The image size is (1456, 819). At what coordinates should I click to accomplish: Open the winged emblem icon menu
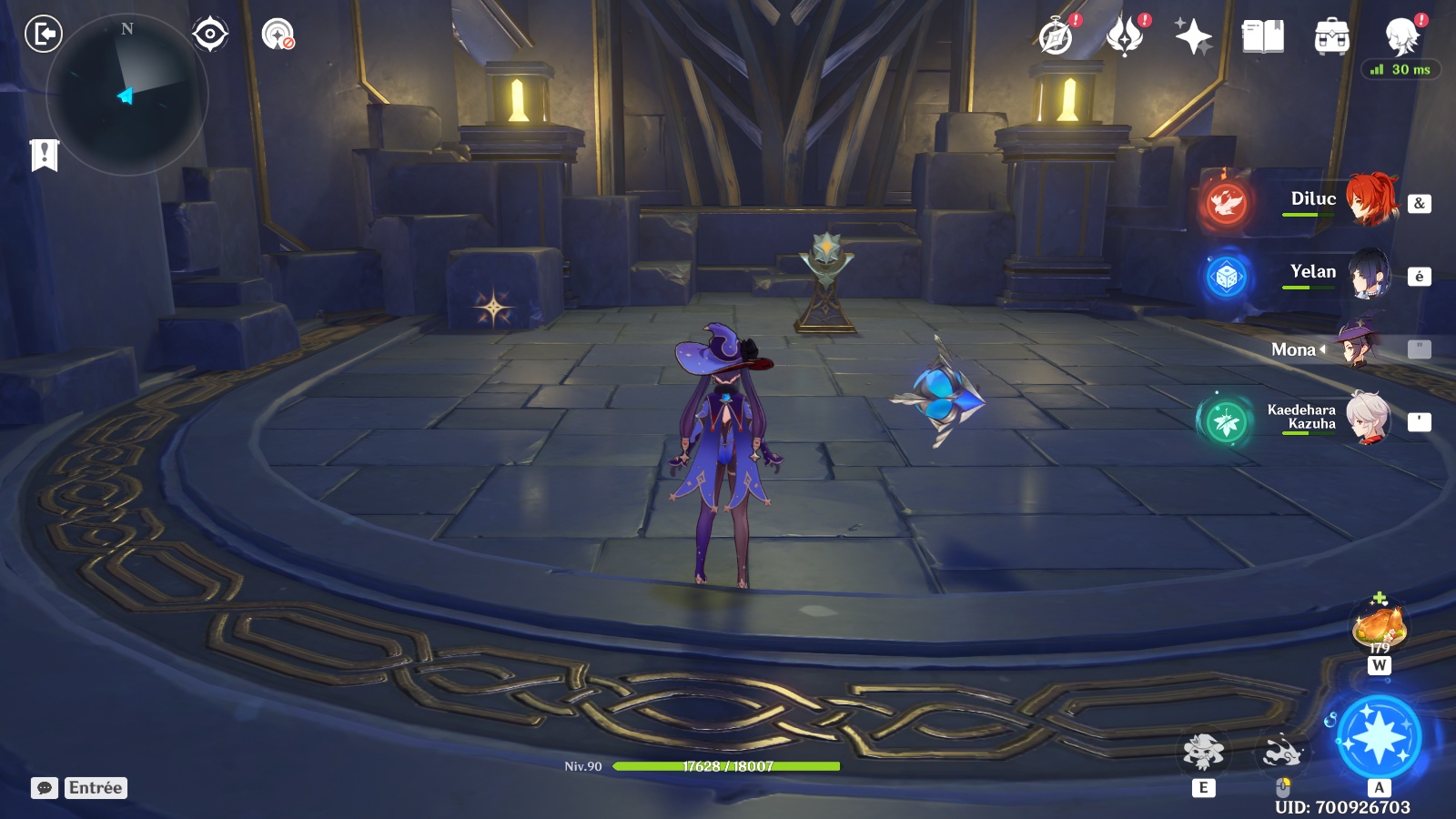pyautogui.click(x=1125, y=37)
